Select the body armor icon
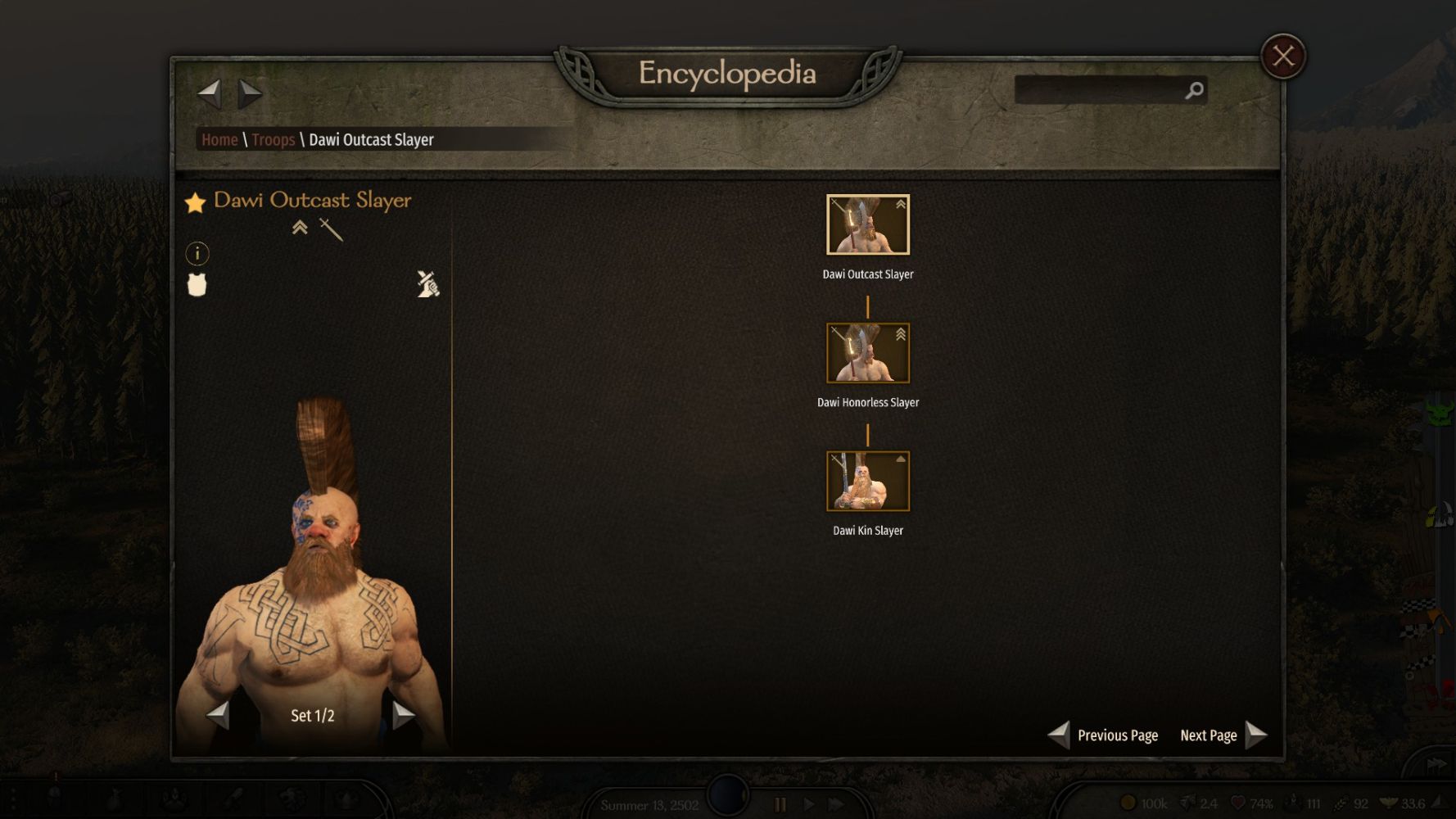The image size is (1456, 819). [x=197, y=285]
